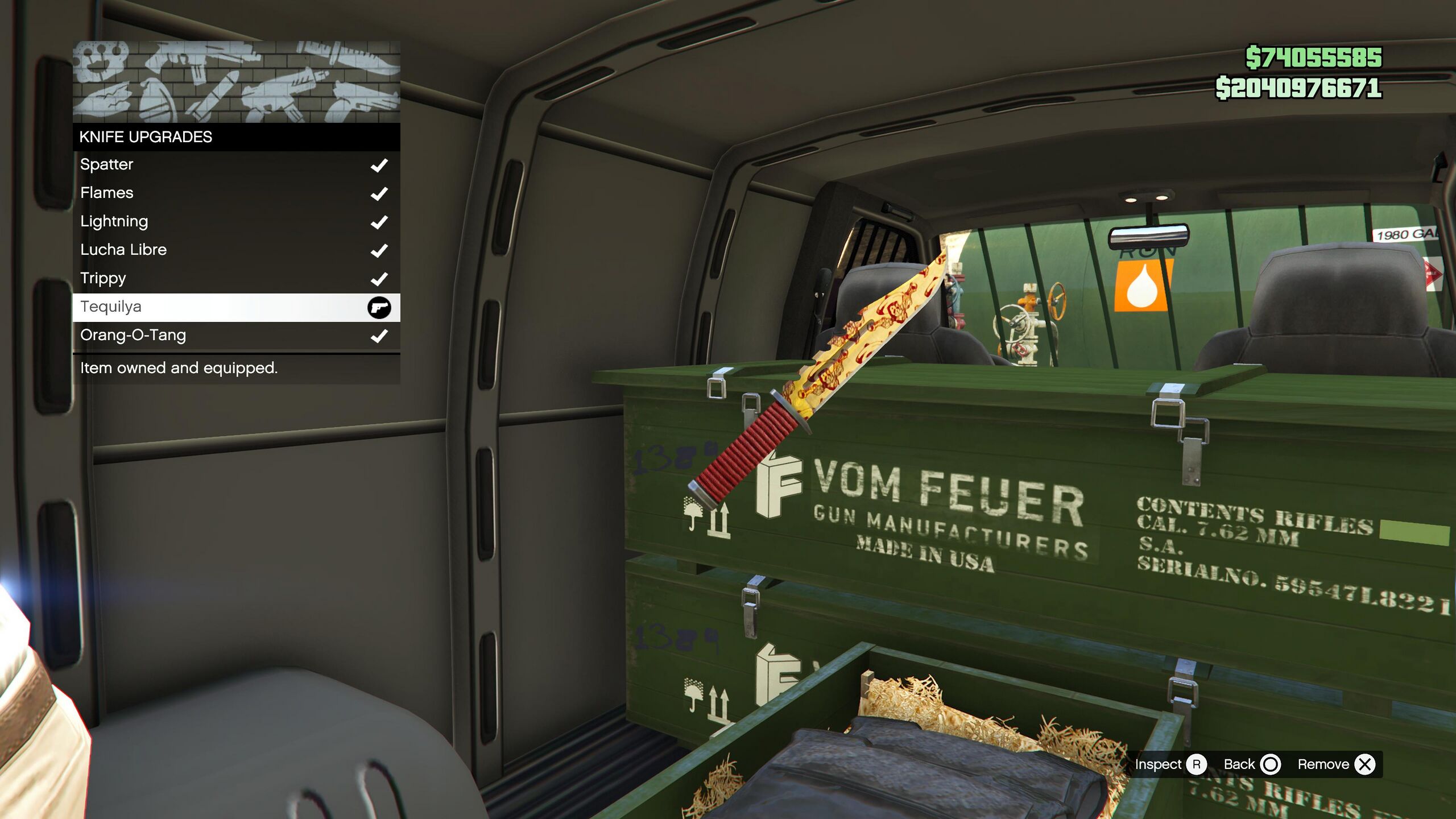This screenshot has width=1456, height=819.
Task: Select the Orang-O-Tang knife finish
Action: (236, 336)
